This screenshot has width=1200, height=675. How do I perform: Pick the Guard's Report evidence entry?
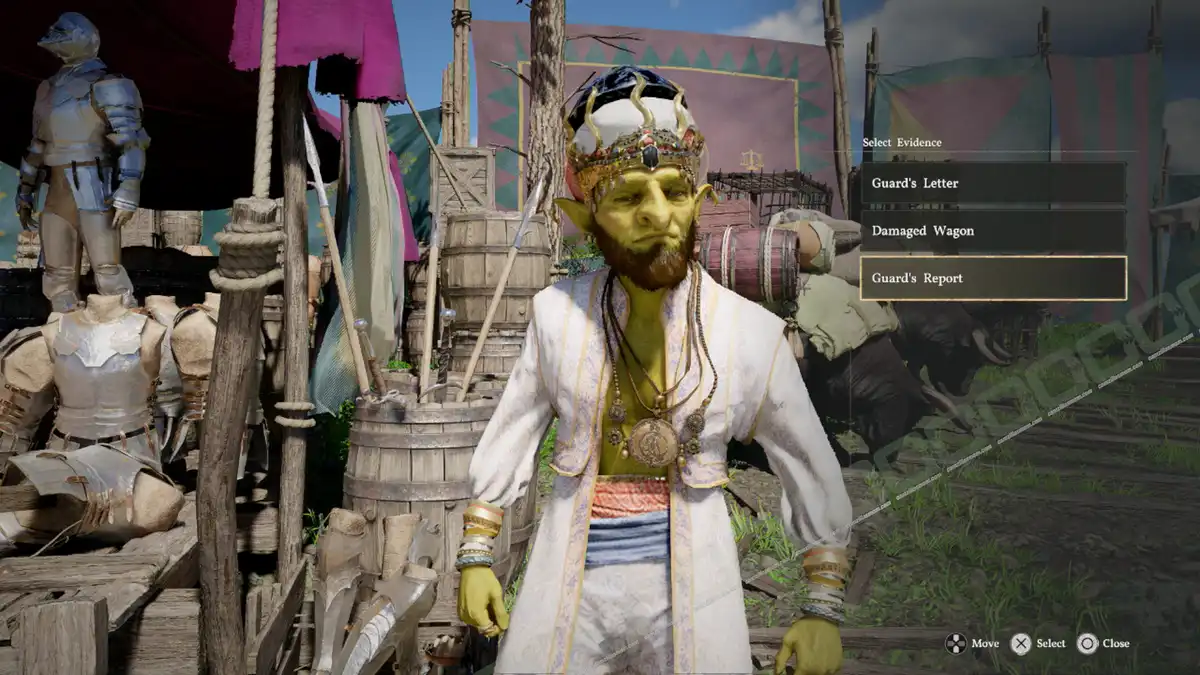992,278
